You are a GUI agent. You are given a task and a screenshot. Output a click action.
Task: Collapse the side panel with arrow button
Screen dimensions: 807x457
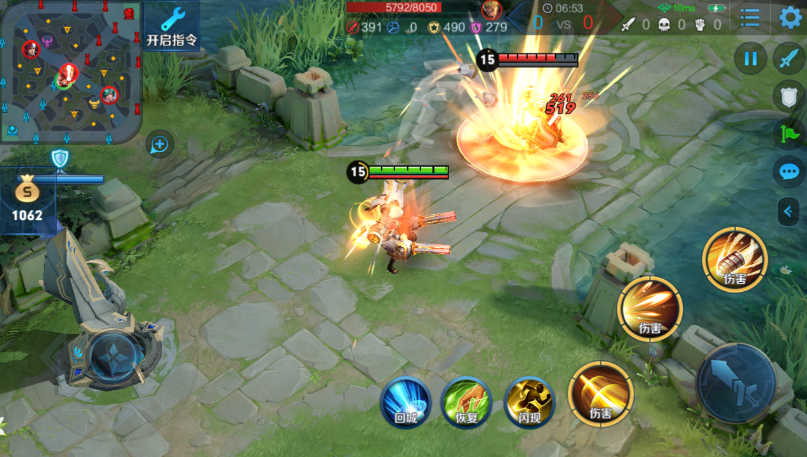coord(789,210)
